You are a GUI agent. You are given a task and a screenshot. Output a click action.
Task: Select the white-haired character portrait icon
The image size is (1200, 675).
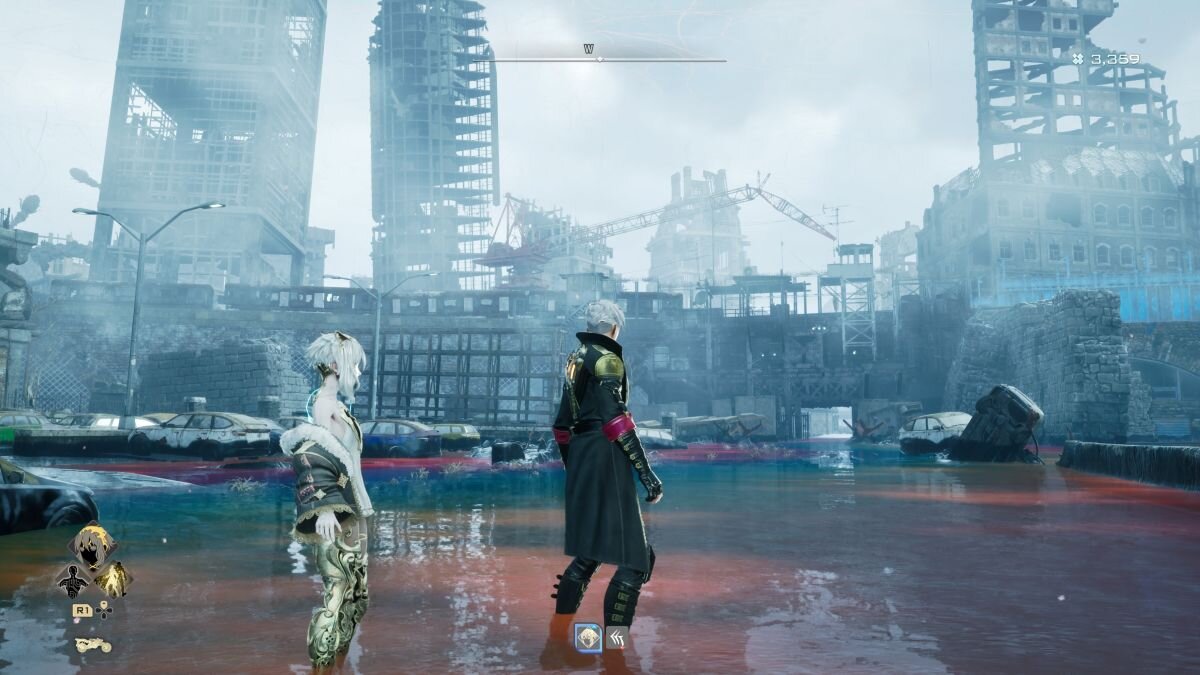pyautogui.click(x=92, y=545)
